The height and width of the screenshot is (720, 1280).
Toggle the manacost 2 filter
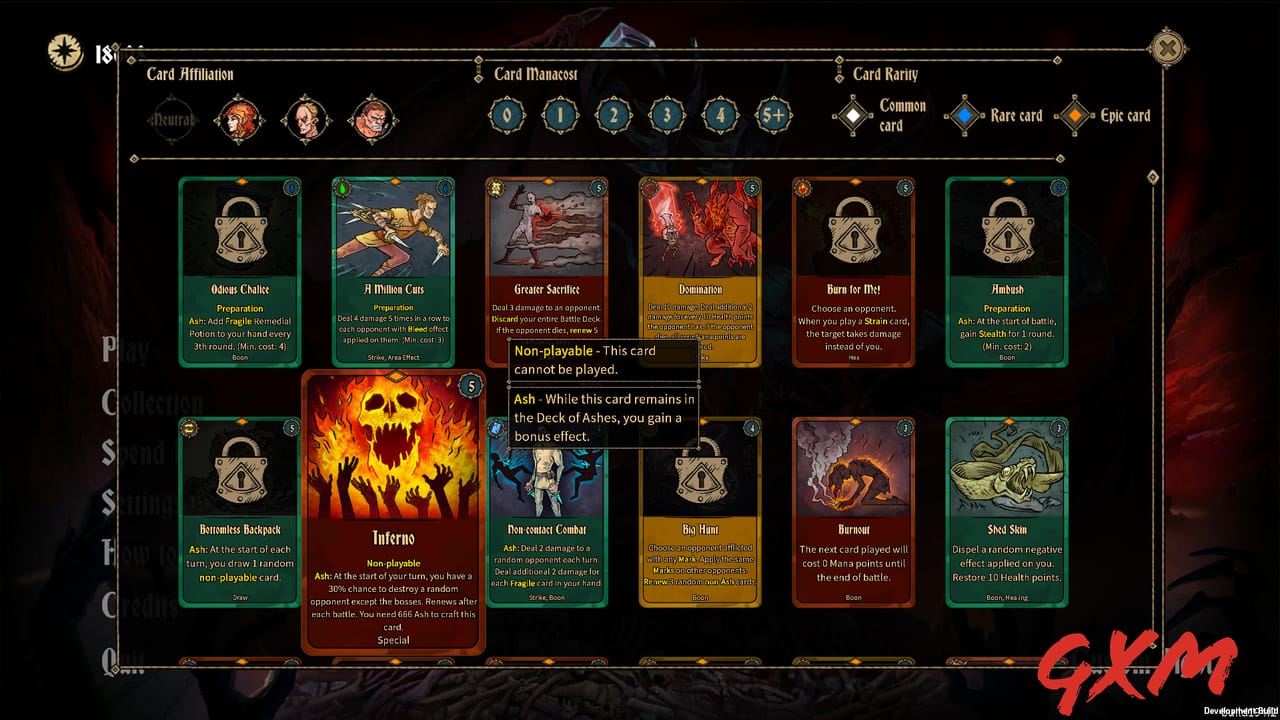tap(612, 115)
